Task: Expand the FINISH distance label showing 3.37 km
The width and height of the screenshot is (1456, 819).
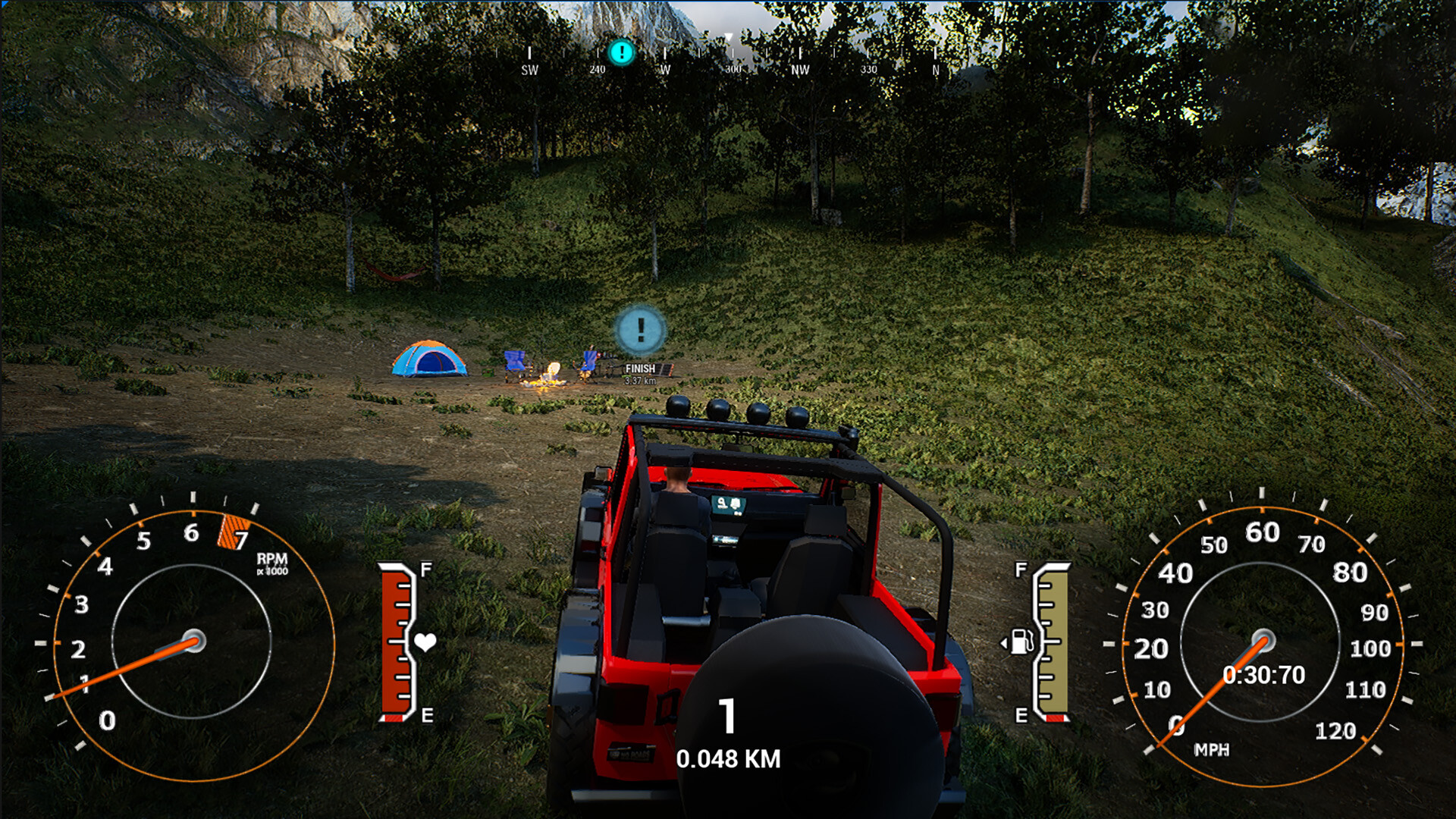Action: [639, 379]
